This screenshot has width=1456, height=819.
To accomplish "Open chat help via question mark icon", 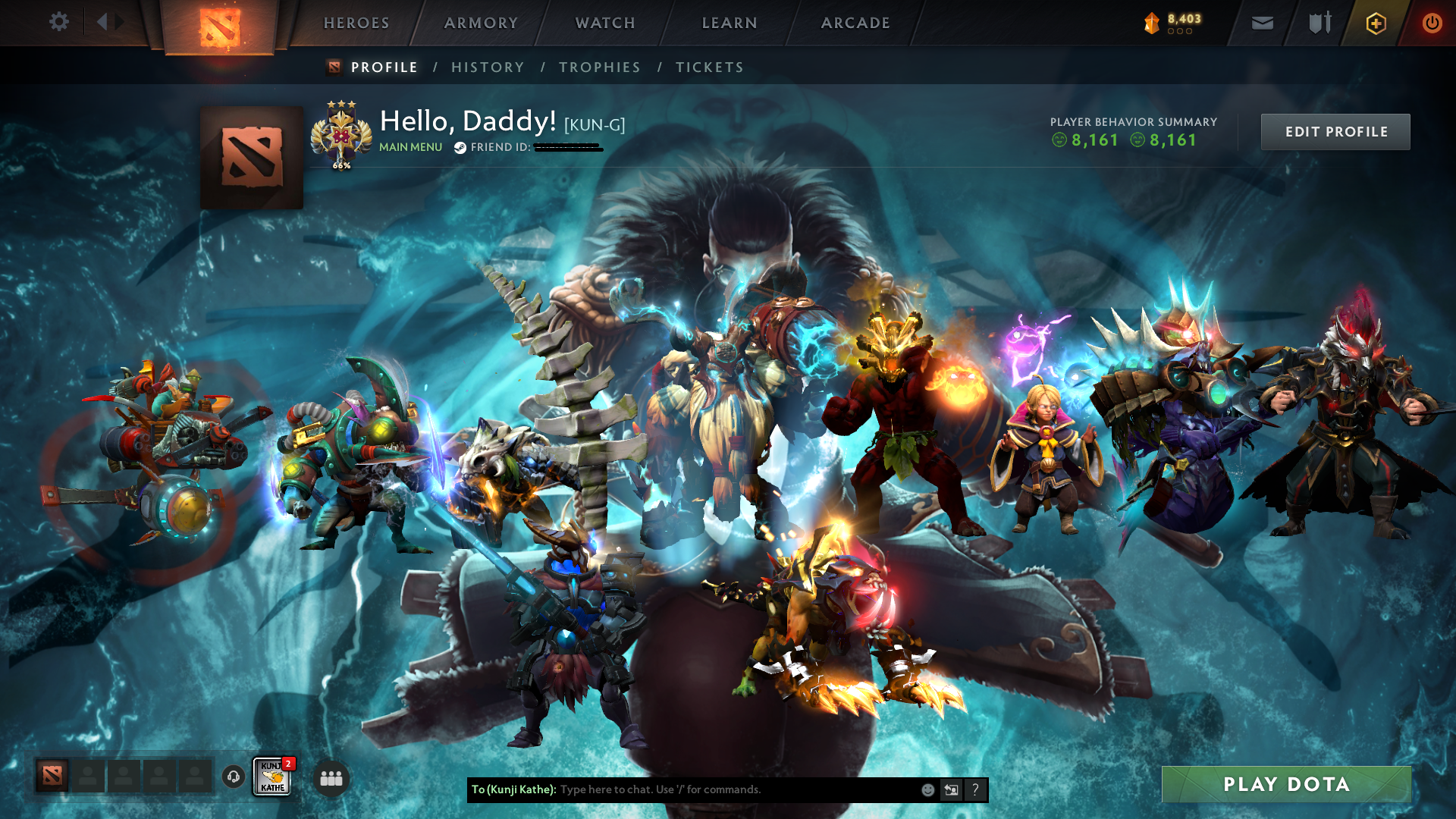I will pyautogui.click(x=974, y=789).
